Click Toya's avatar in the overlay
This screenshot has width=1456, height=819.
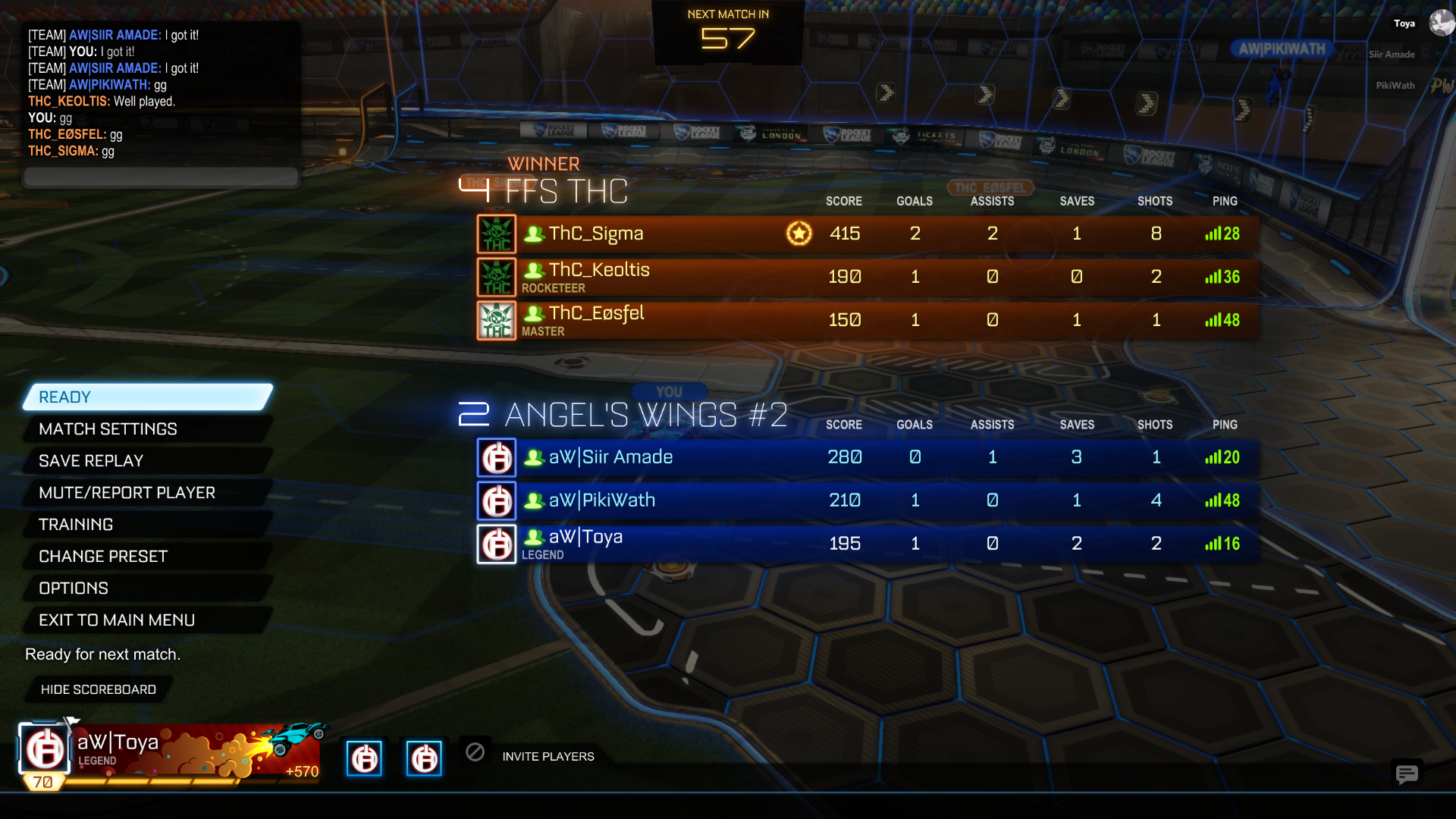1441,23
